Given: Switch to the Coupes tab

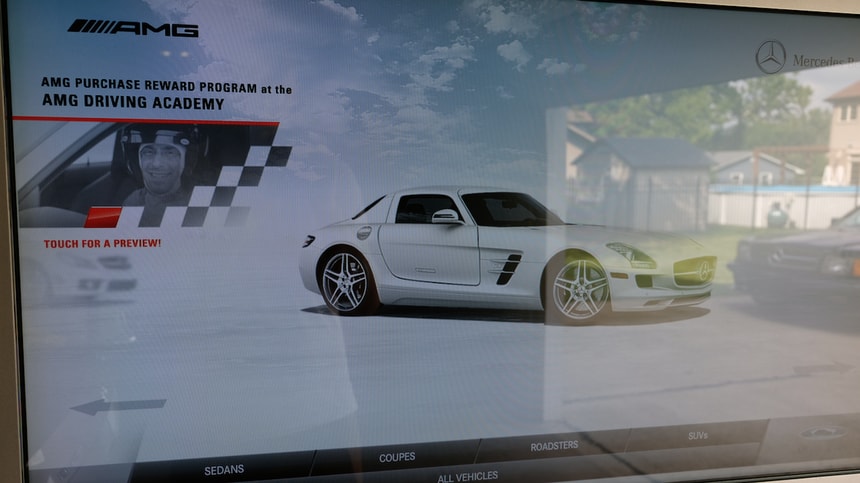Looking at the screenshot, I should point(397,457).
